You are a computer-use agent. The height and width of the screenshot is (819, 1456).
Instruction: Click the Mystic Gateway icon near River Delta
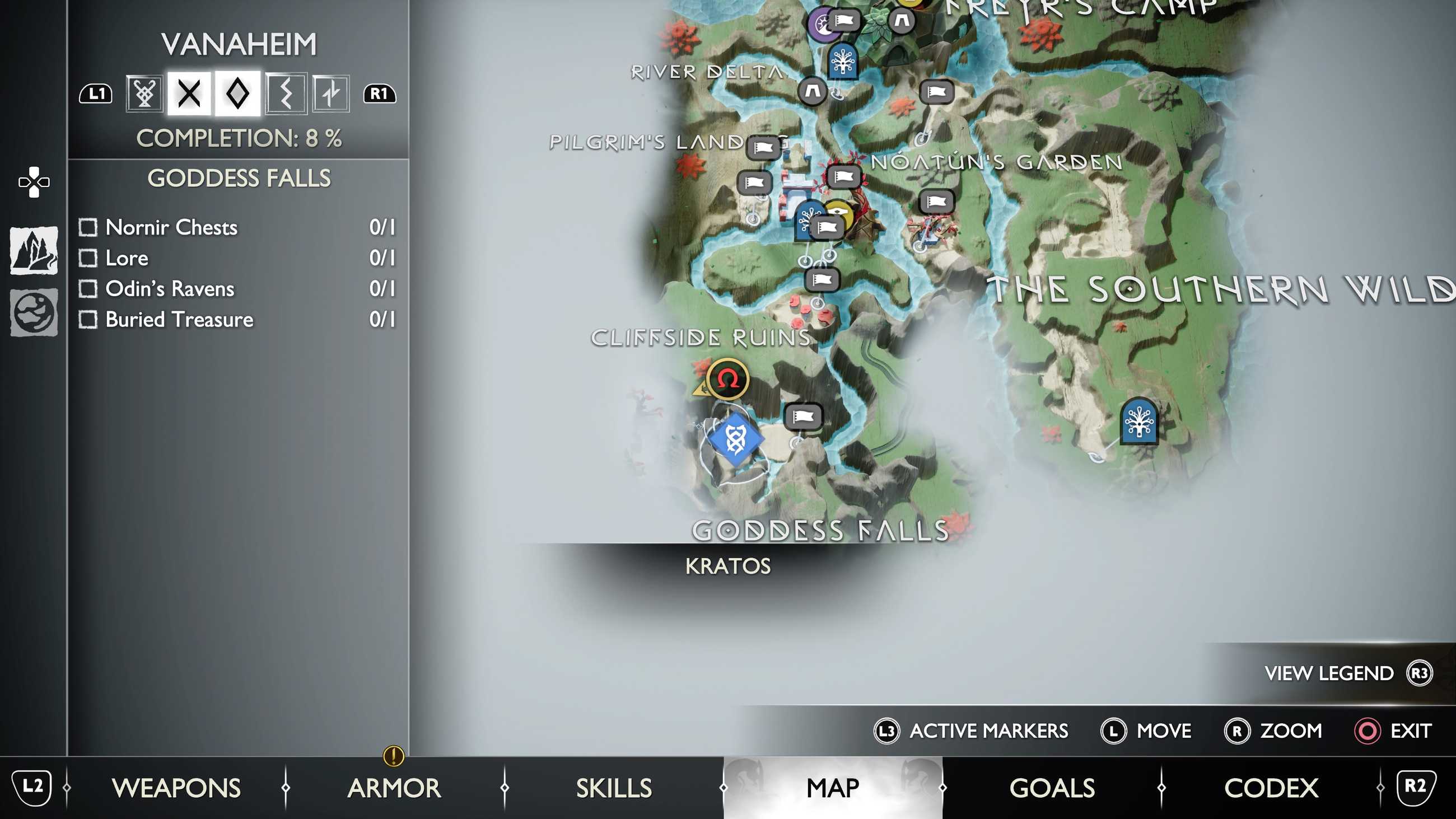pos(843,62)
